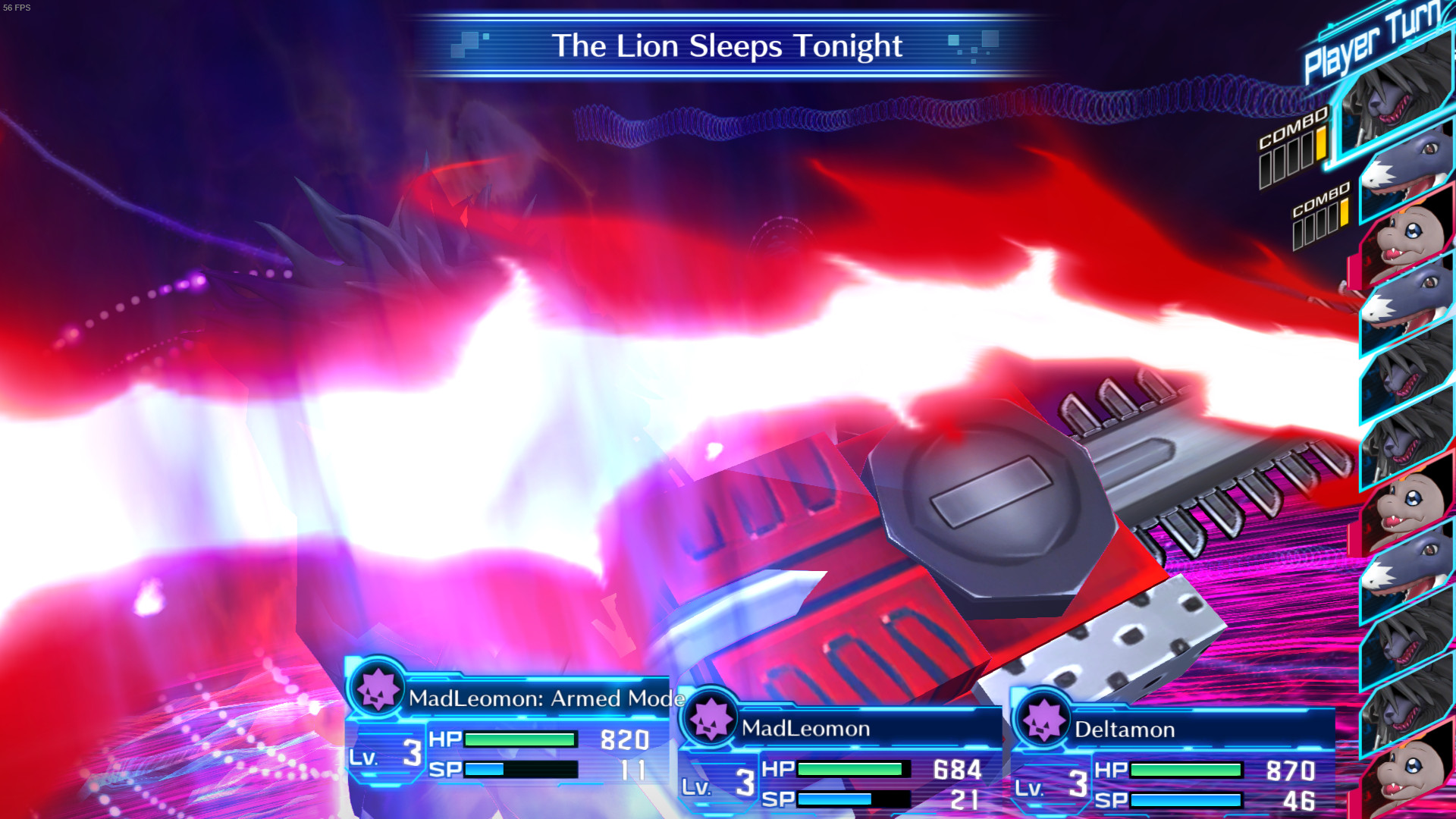Click the pixel decoration right of the battle title
Screen dimensions: 1456x819
coord(971,47)
